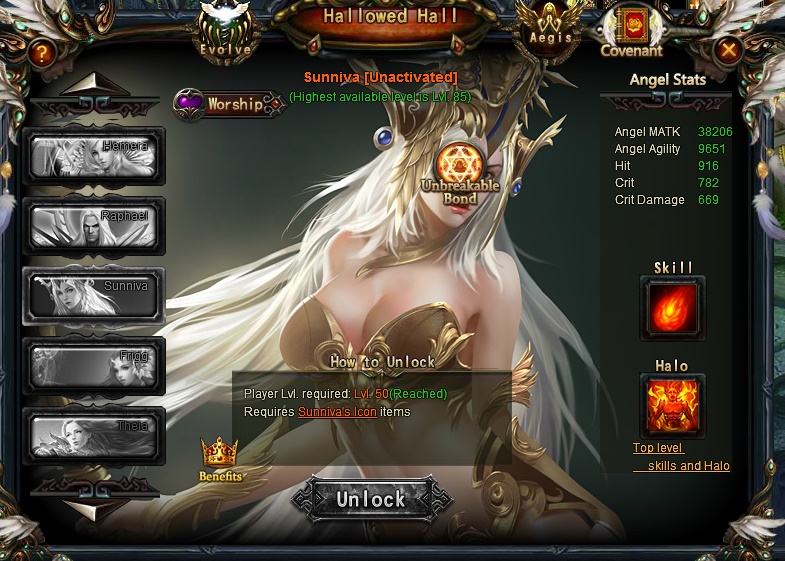Viewport: 785px width, 561px height.
Task: Open the Benefits crown icon
Action: click(x=219, y=458)
